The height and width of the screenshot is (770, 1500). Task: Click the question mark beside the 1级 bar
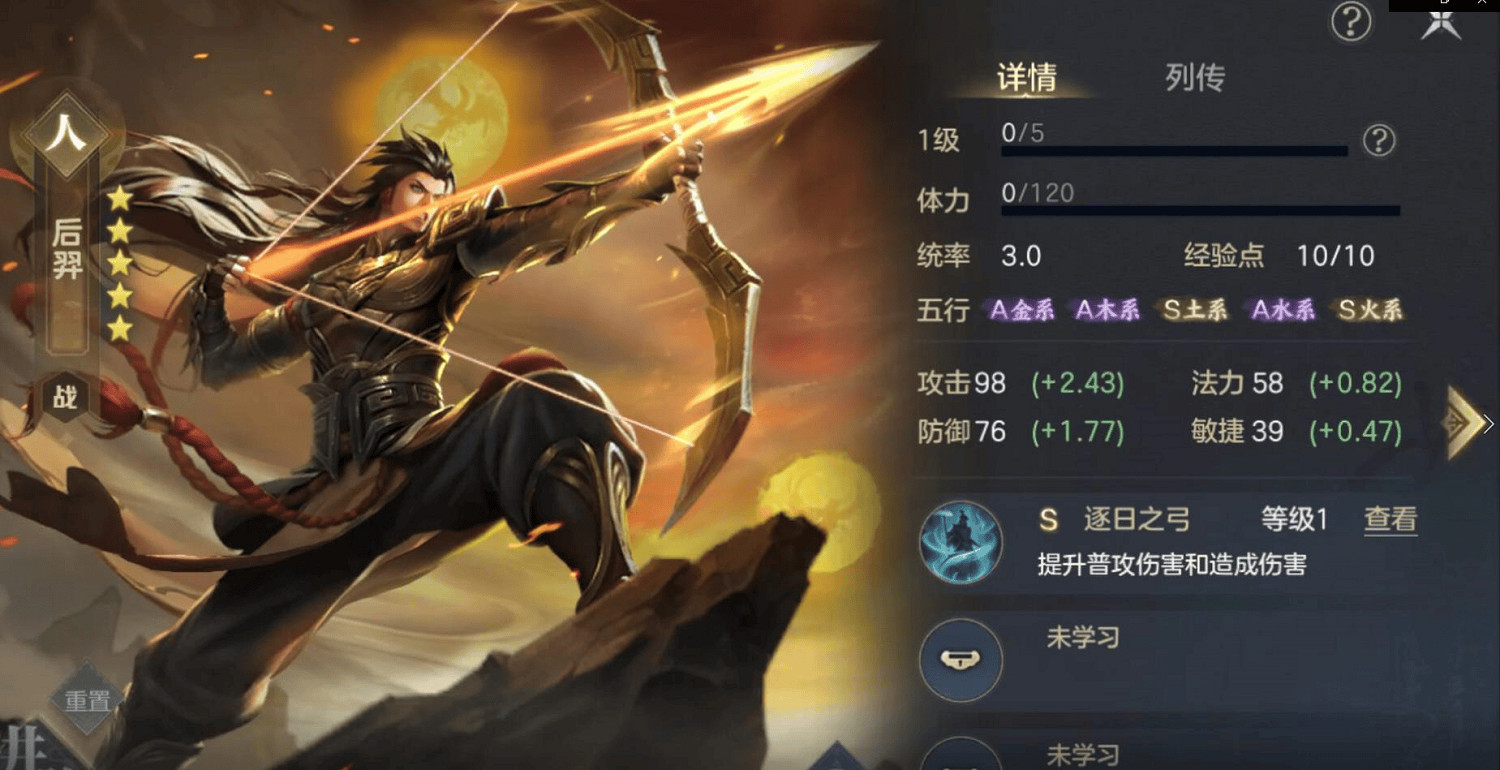coord(1378,143)
